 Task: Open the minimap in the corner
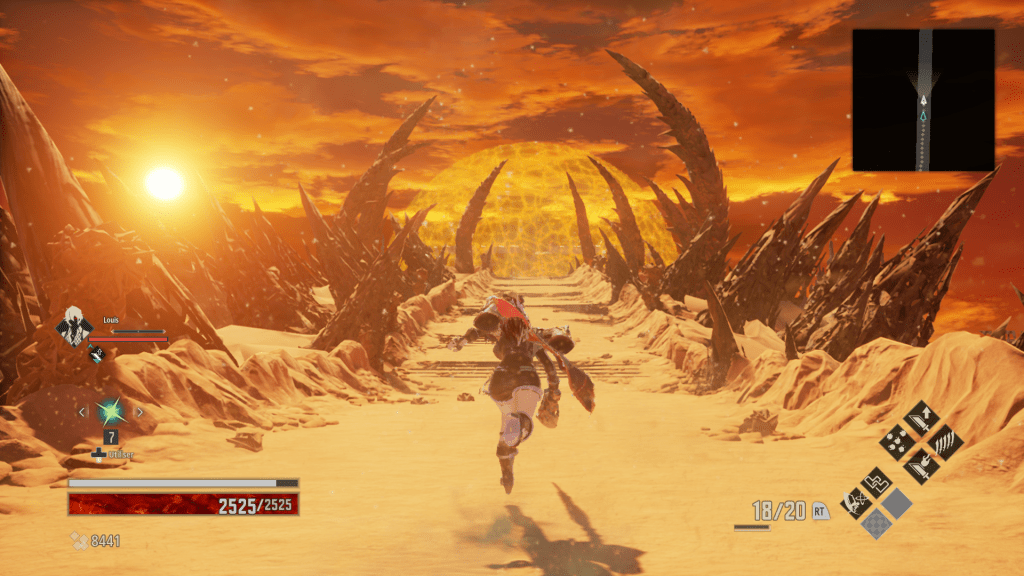pos(923,99)
